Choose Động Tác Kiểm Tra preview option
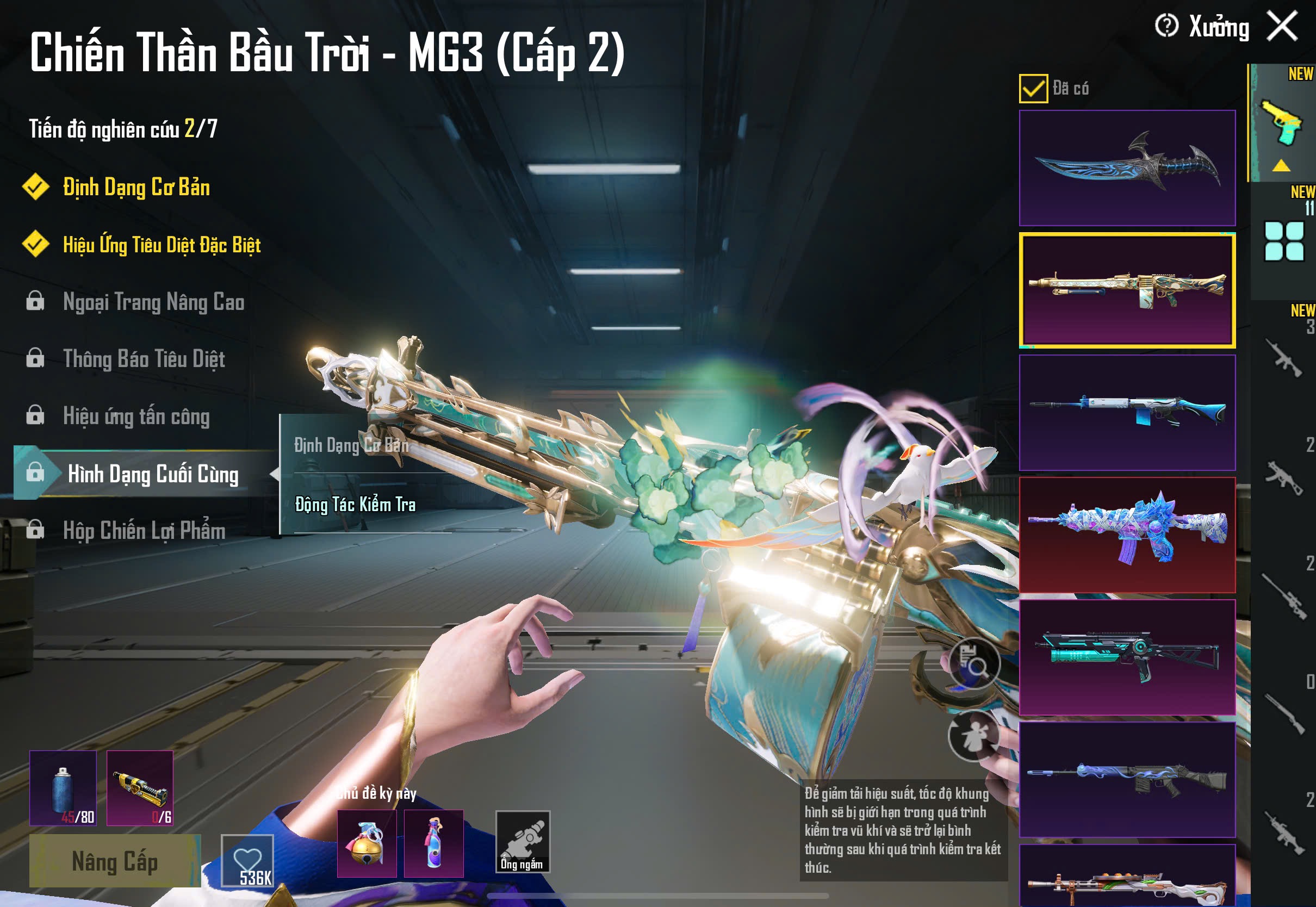Screen dimensions: 1316x907 [355, 505]
